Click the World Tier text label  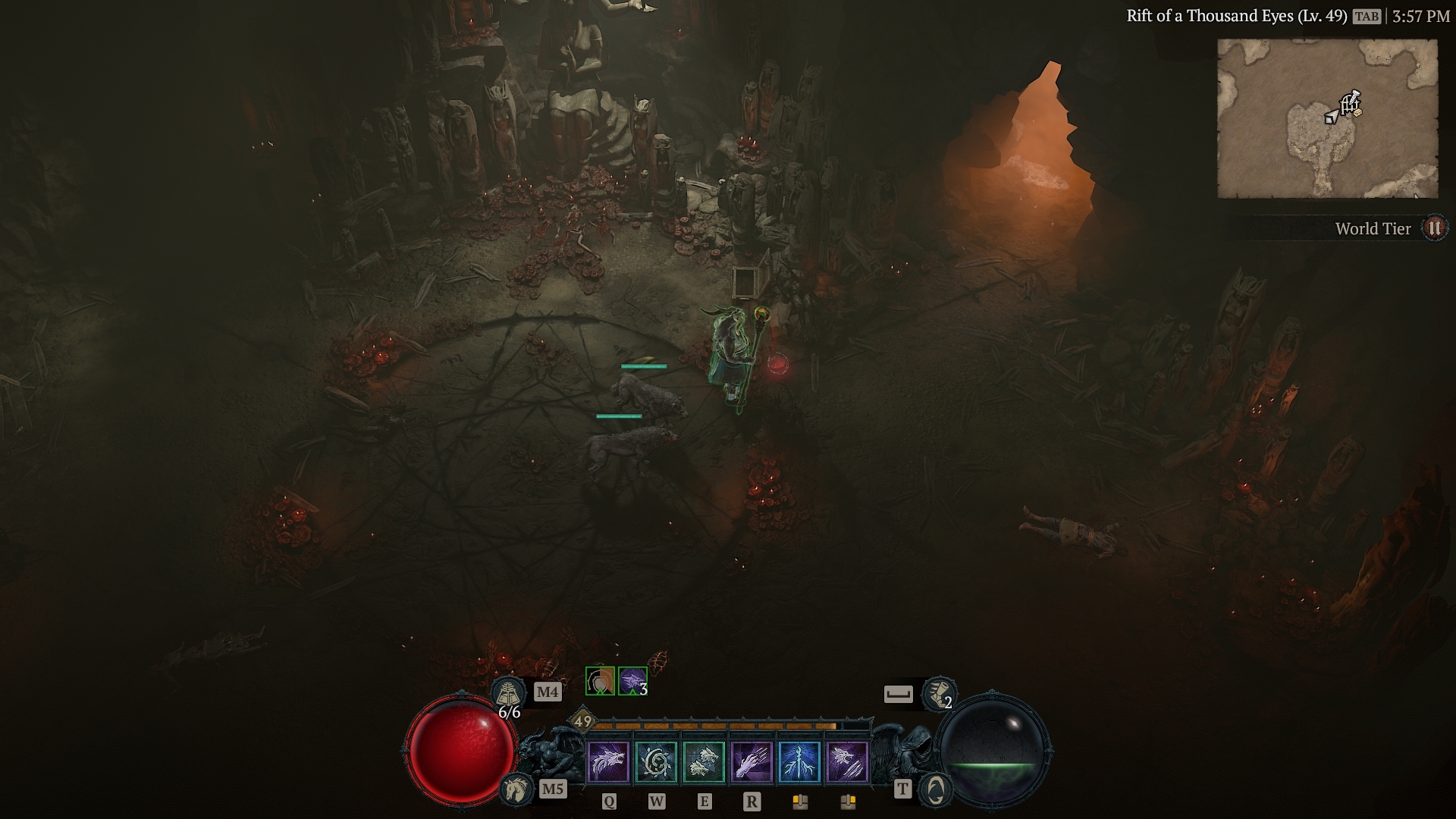tap(1374, 228)
